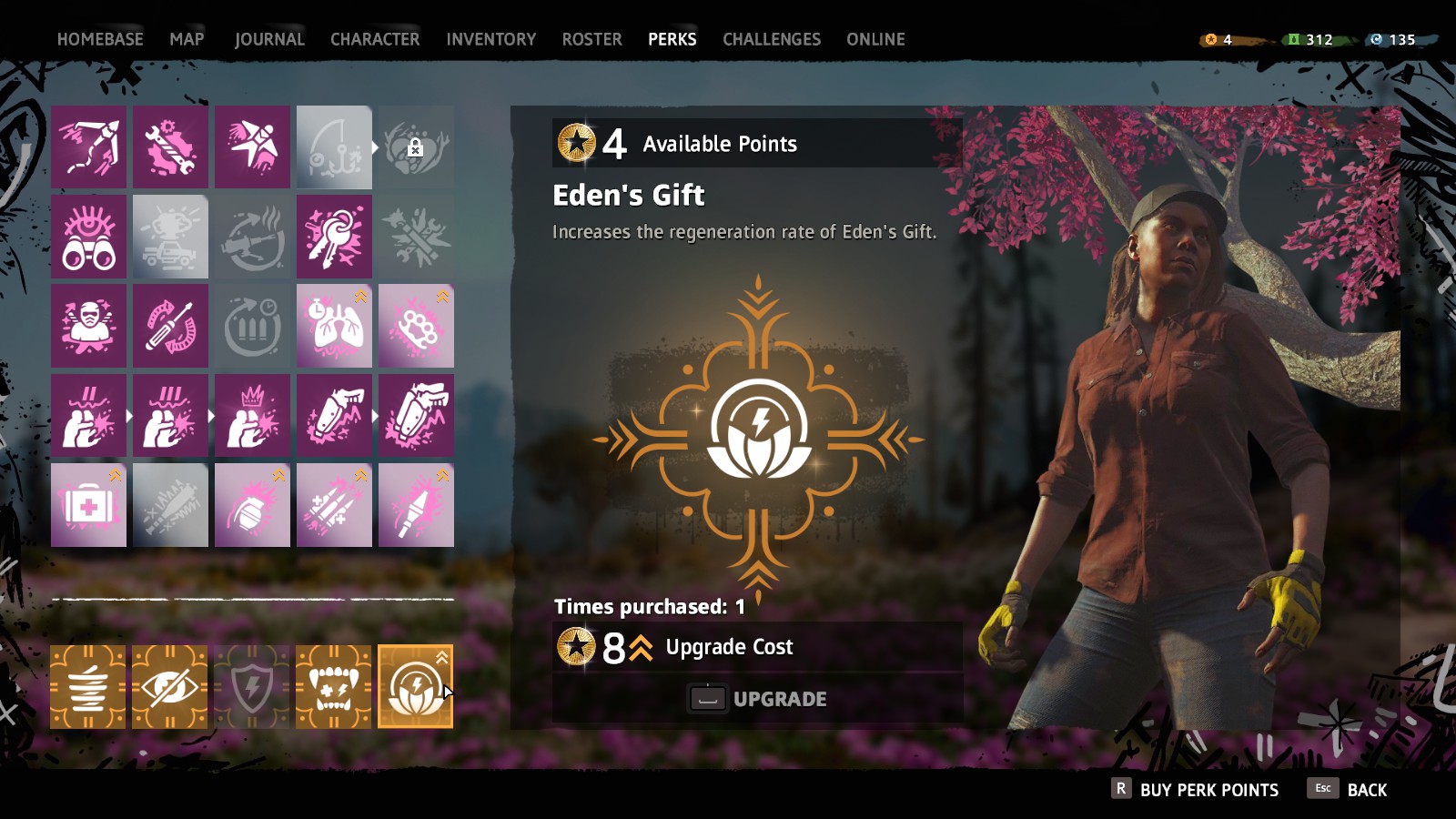Viewport: 1456px width, 819px height.
Task: Click the lungs breathing perk icon
Action: point(334,325)
